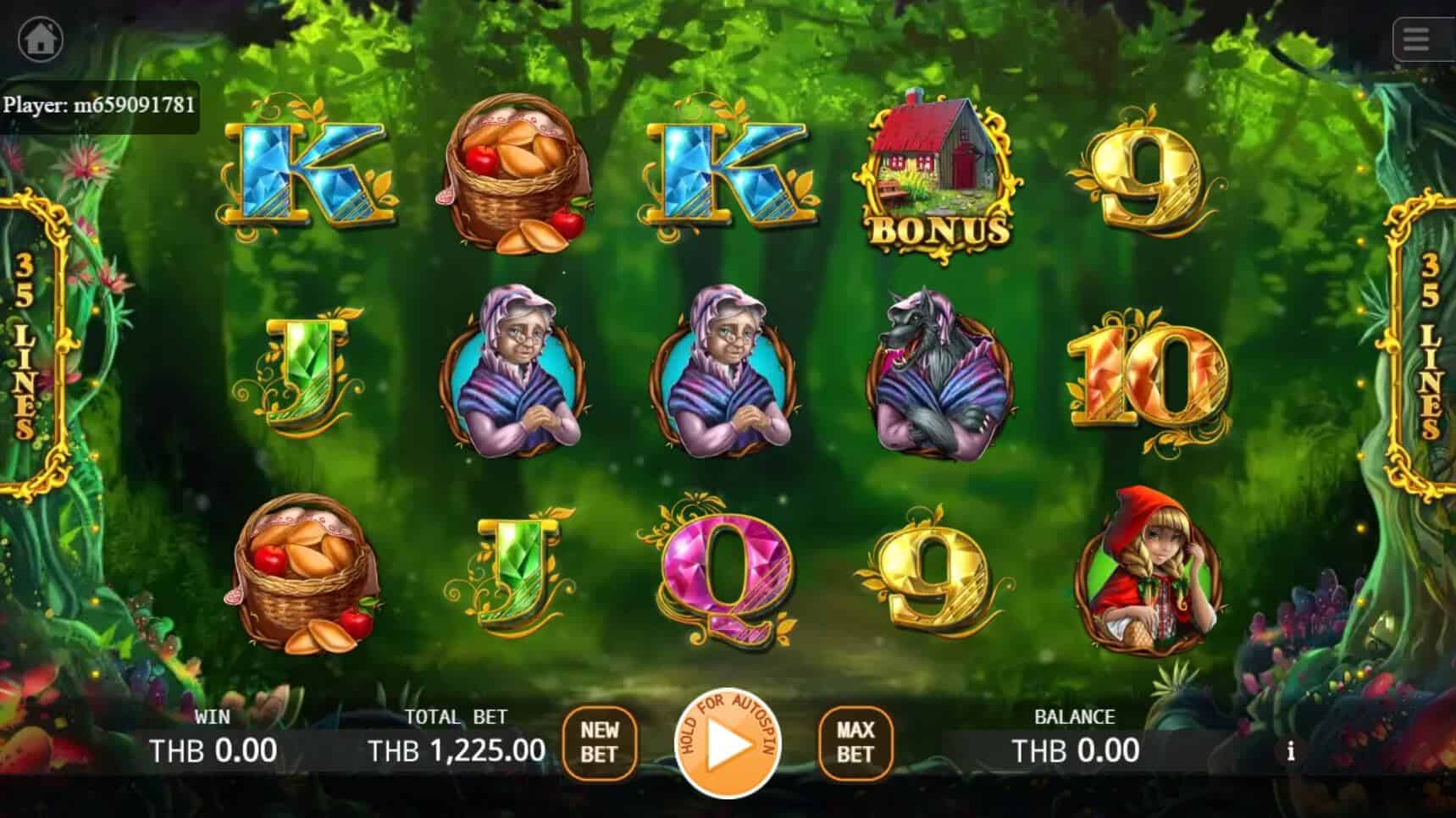Click the info "i" icon near the balance
Image resolution: width=1456 pixels, height=818 pixels.
point(1291,751)
